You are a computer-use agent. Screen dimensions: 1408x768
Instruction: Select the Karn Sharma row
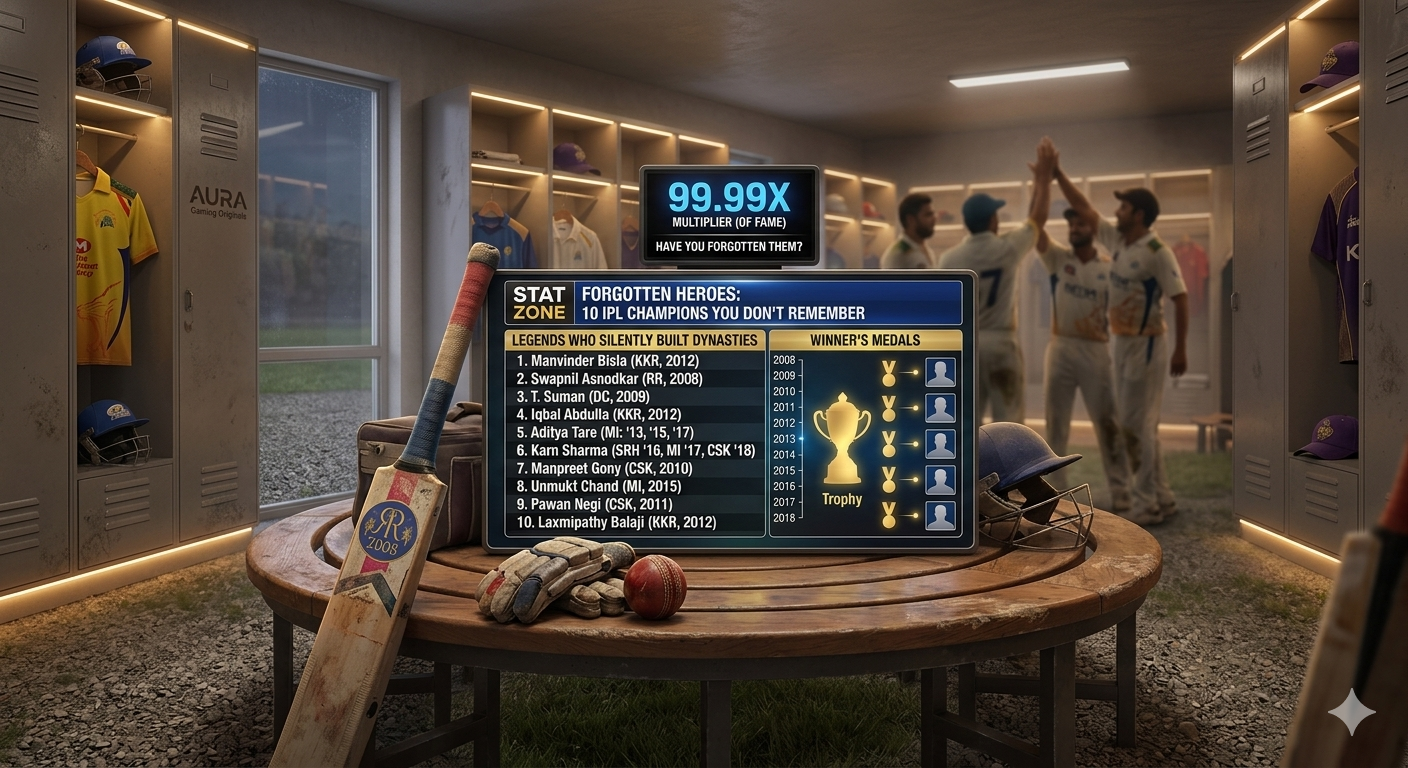coord(636,450)
